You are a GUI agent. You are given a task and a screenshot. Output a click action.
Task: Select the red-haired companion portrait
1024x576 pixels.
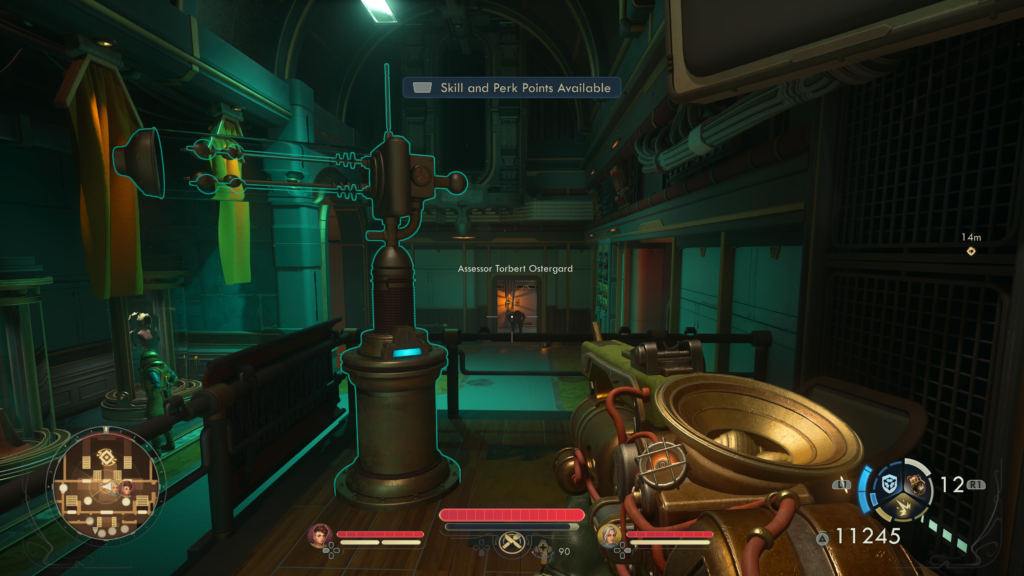point(320,535)
